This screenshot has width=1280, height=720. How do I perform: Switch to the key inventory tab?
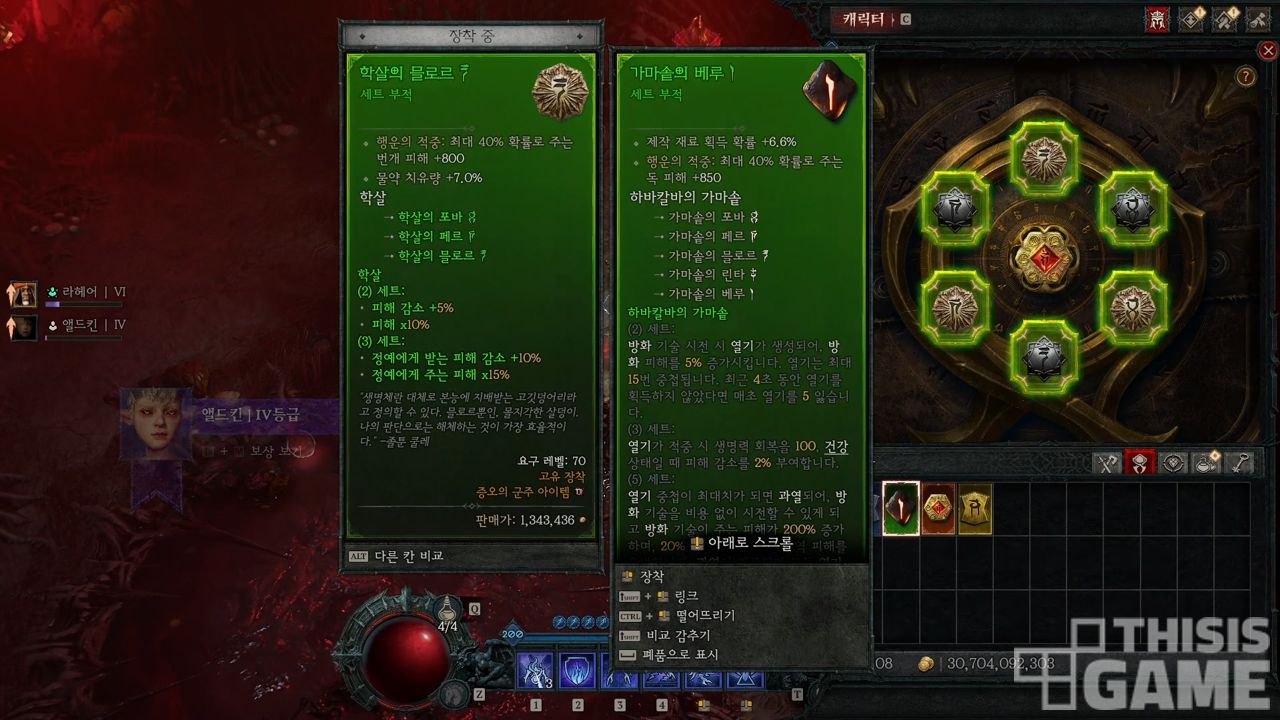coord(1240,462)
